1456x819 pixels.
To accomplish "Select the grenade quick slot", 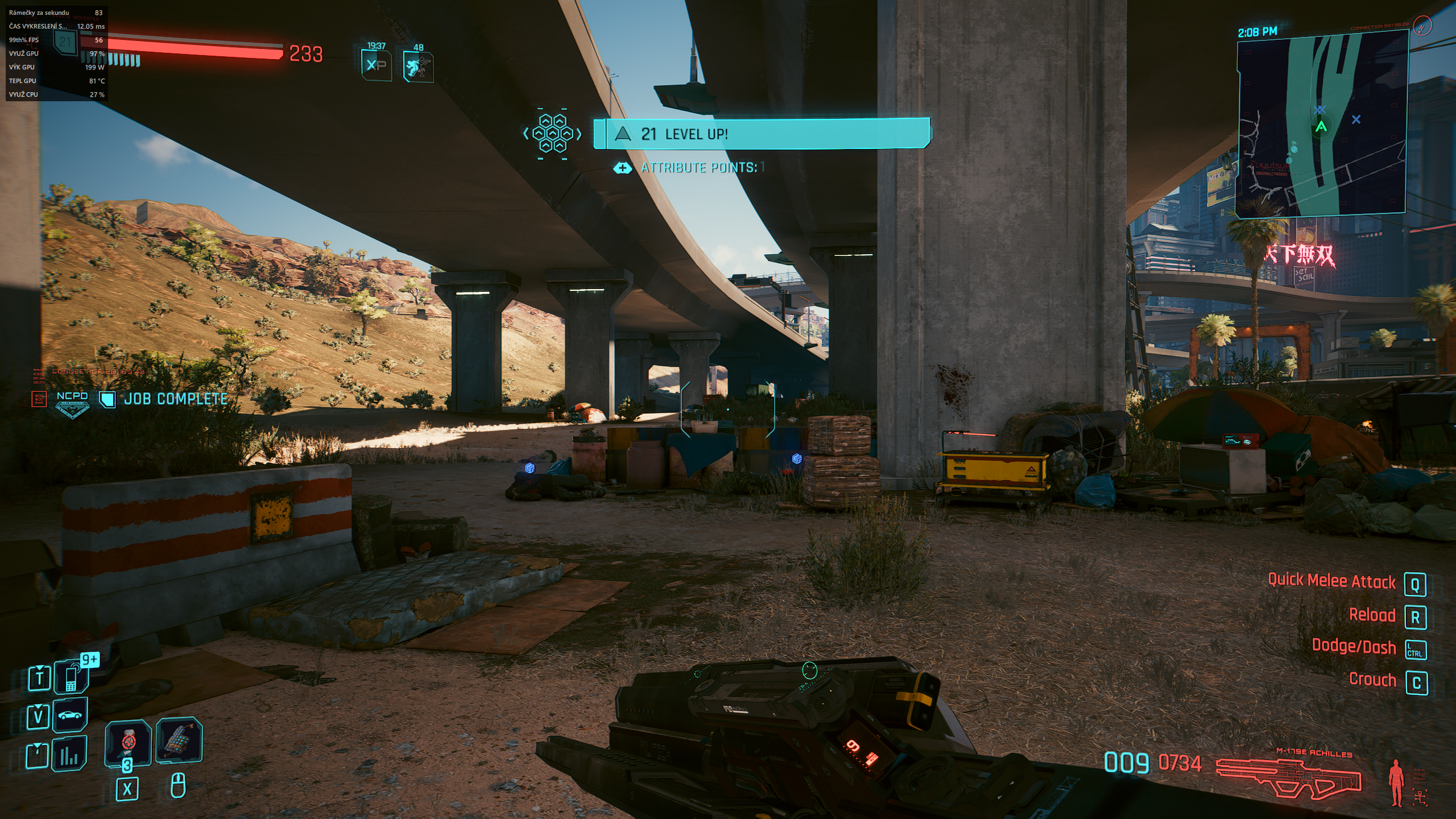I will (179, 739).
